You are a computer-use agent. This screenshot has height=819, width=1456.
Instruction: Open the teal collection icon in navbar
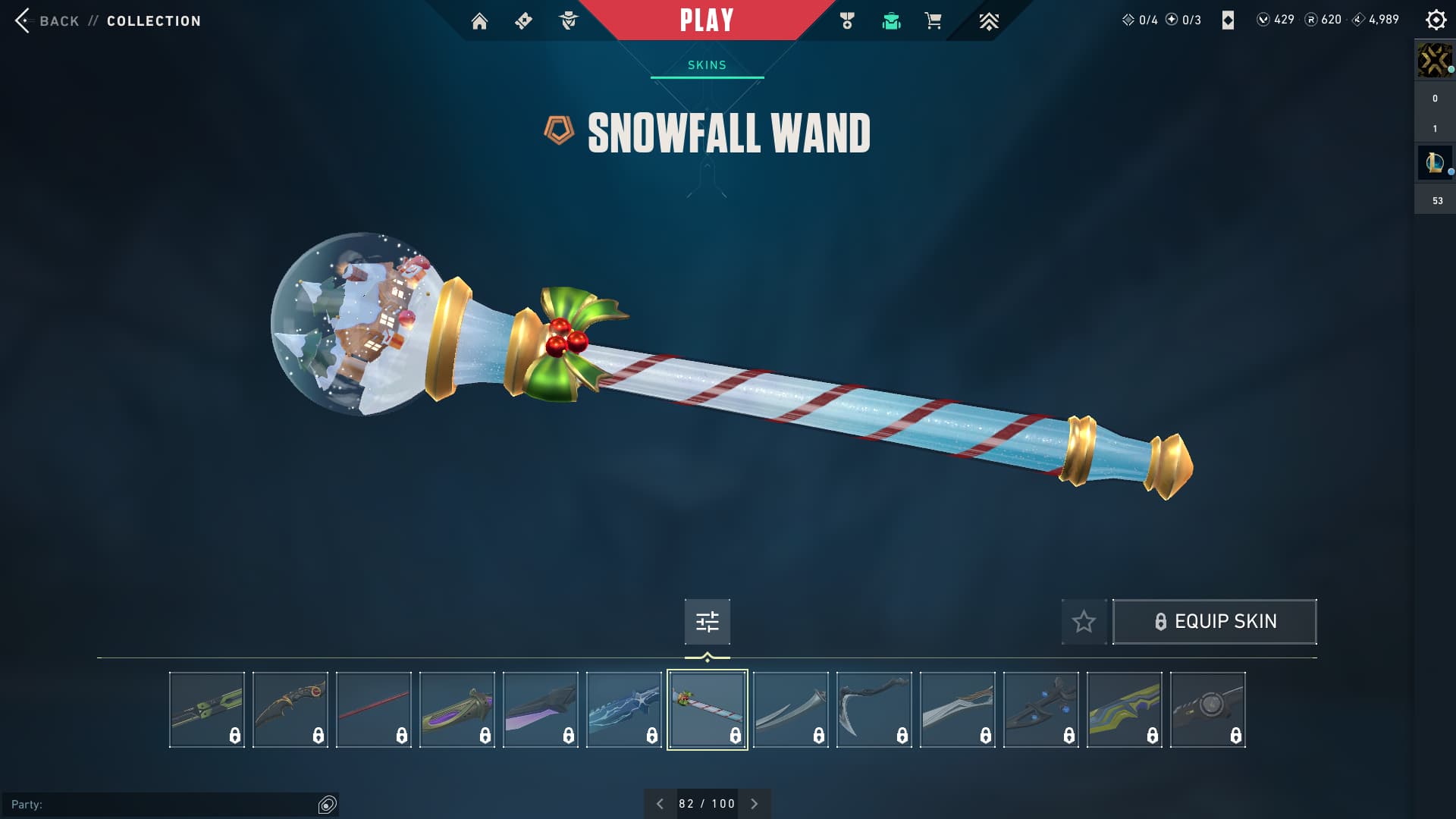coord(891,21)
